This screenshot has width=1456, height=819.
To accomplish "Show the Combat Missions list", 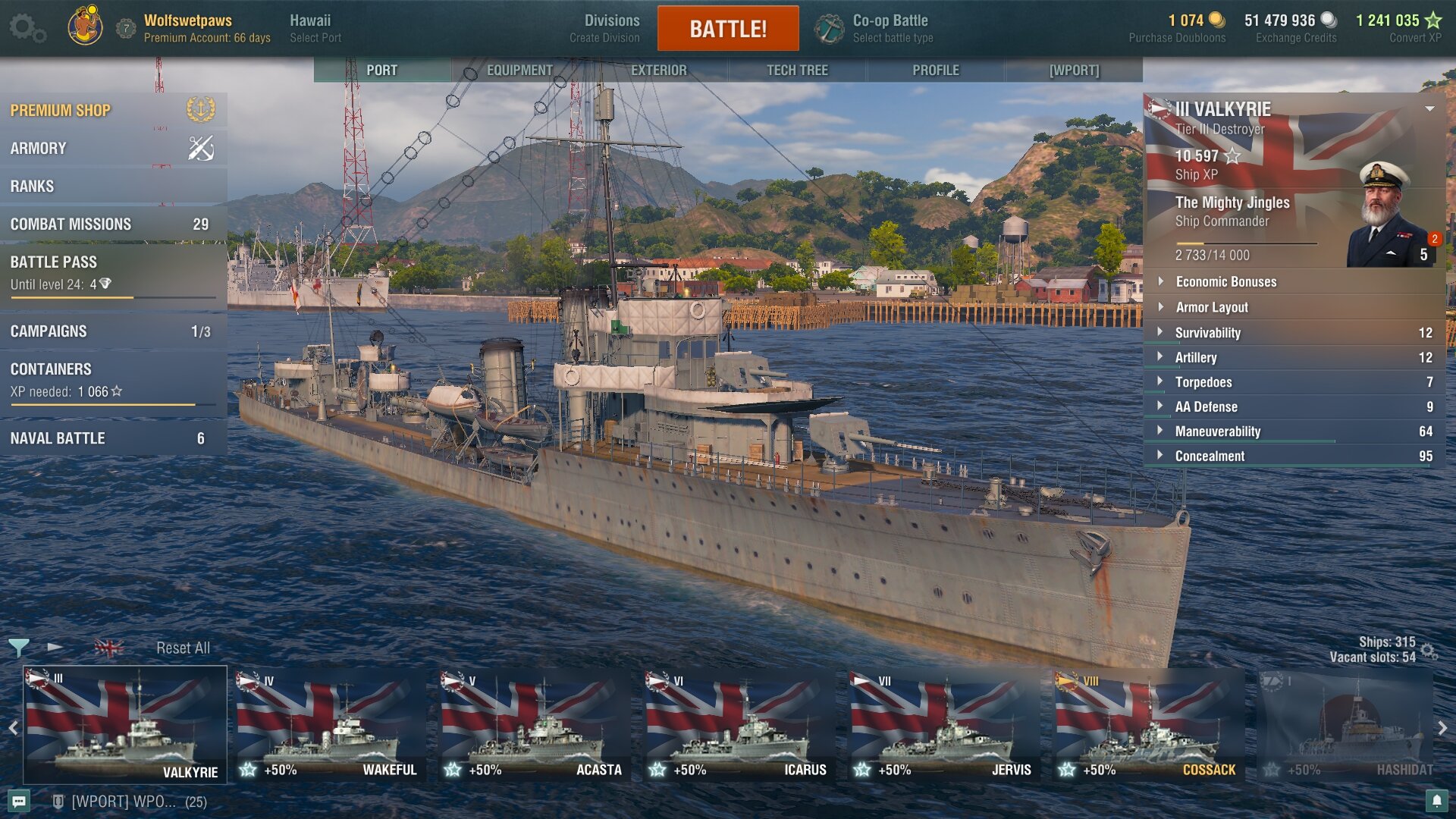I will click(x=112, y=224).
